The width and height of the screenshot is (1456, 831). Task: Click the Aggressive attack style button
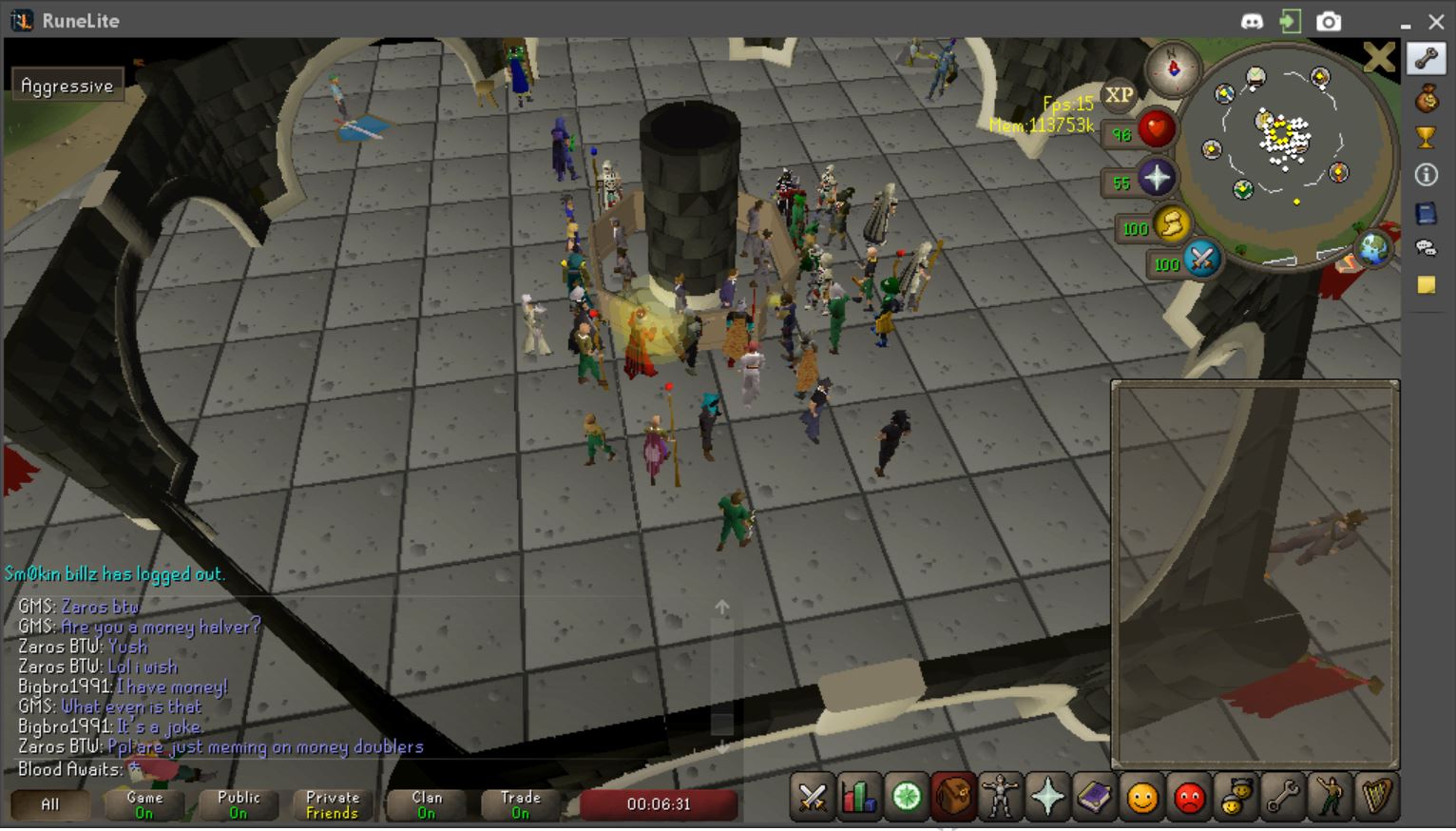tap(67, 85)
